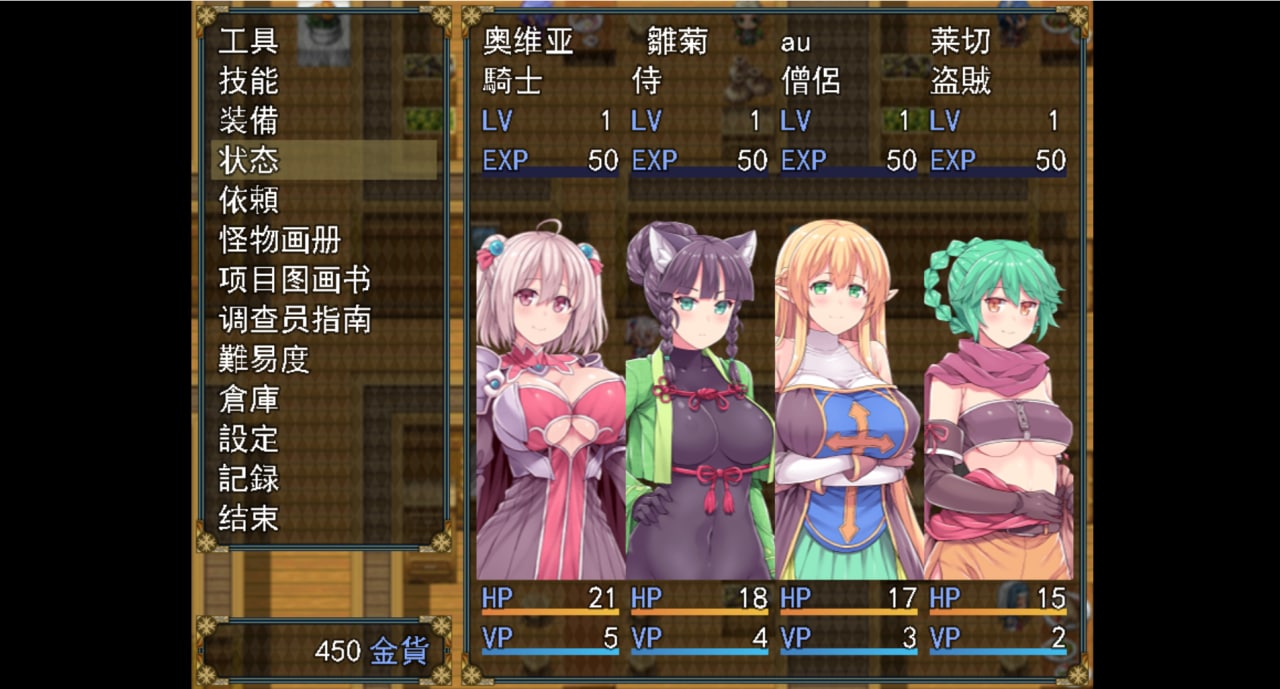Select the 调查员指南 entry
Image resolution: width=1280 pixels, height=689 pixels.
294,320
